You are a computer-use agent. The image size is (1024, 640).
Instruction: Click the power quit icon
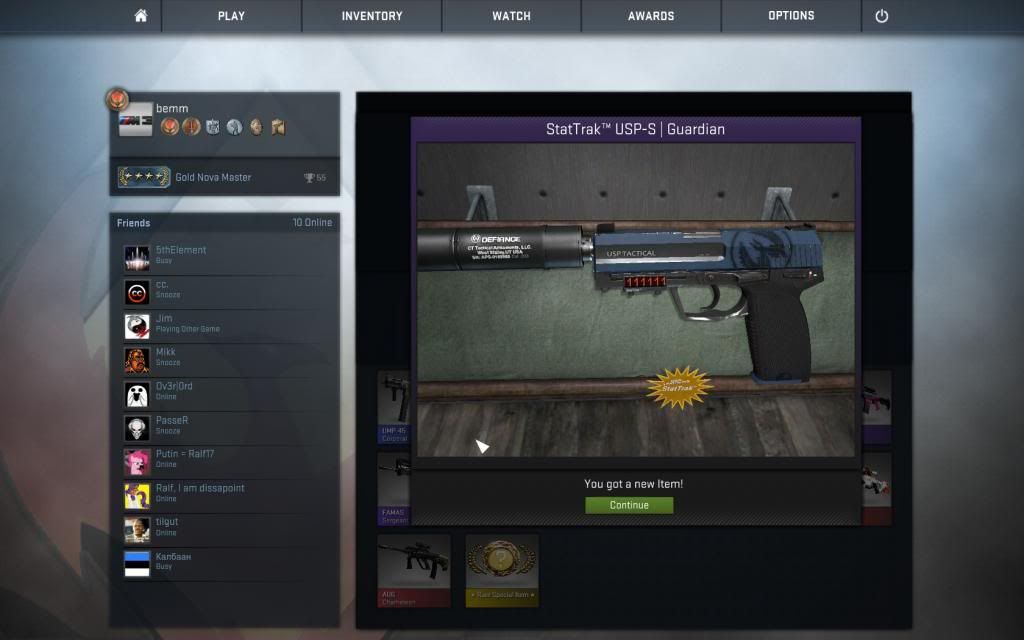coord(881,16)
